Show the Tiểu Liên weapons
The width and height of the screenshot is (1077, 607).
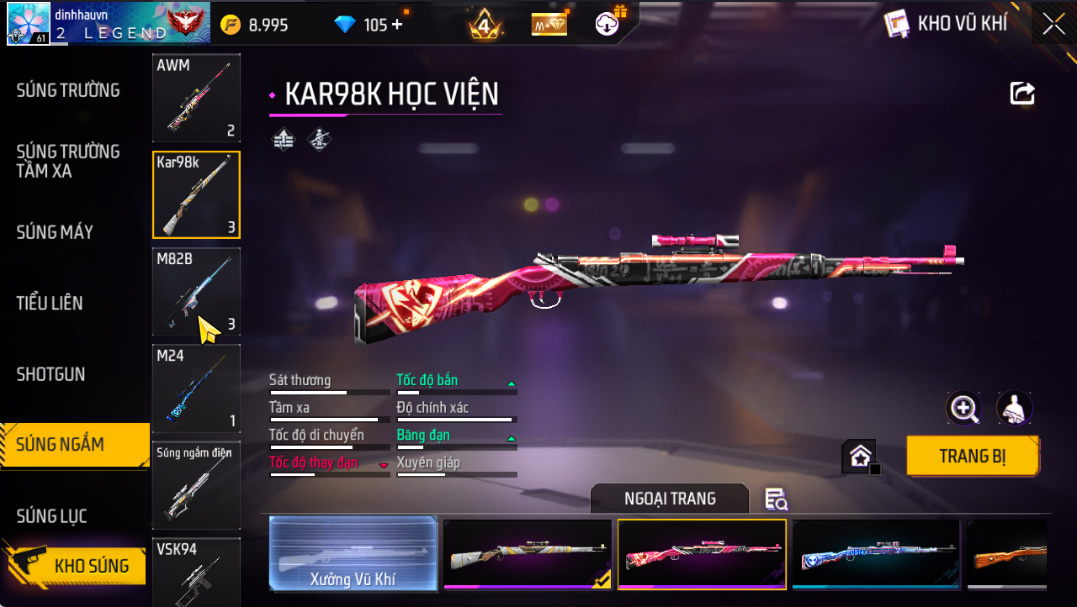click(50, 303)
